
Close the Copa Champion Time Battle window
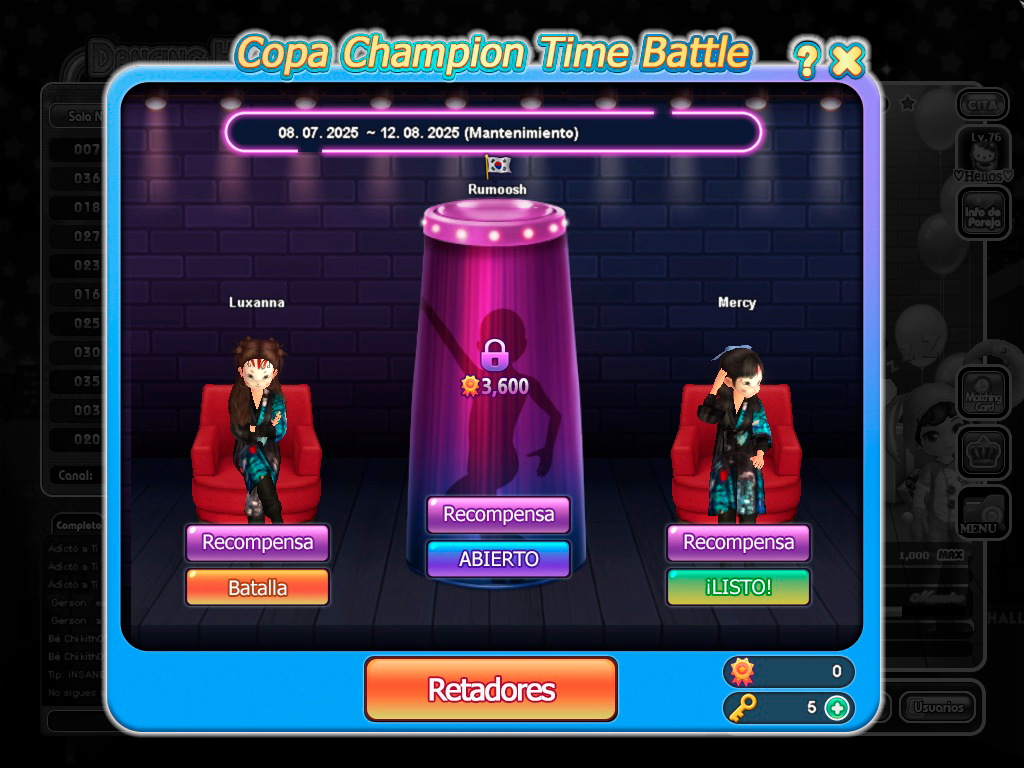(x=847, y=61)
